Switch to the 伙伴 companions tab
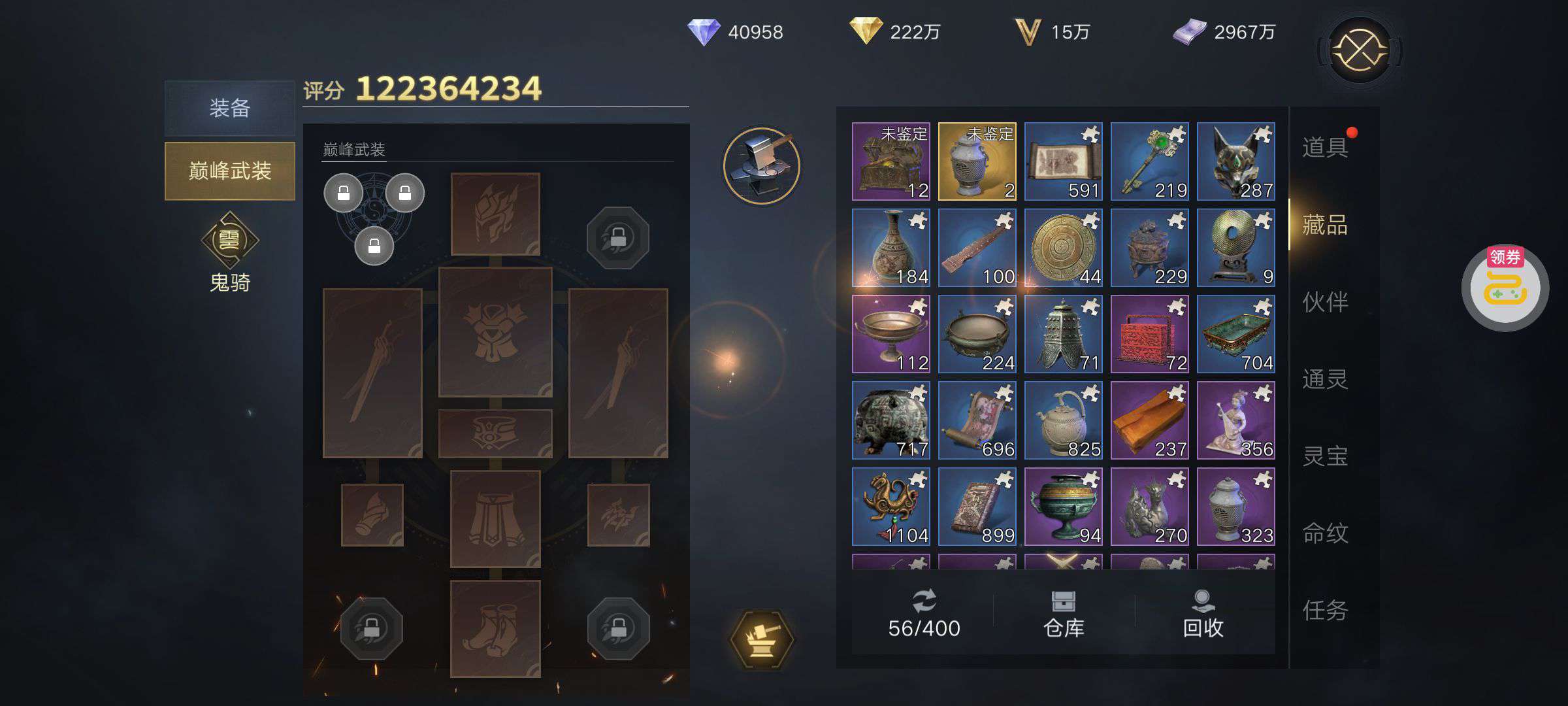The width and height of the screenshot is (1568, 706). [x=1325, y=301]
